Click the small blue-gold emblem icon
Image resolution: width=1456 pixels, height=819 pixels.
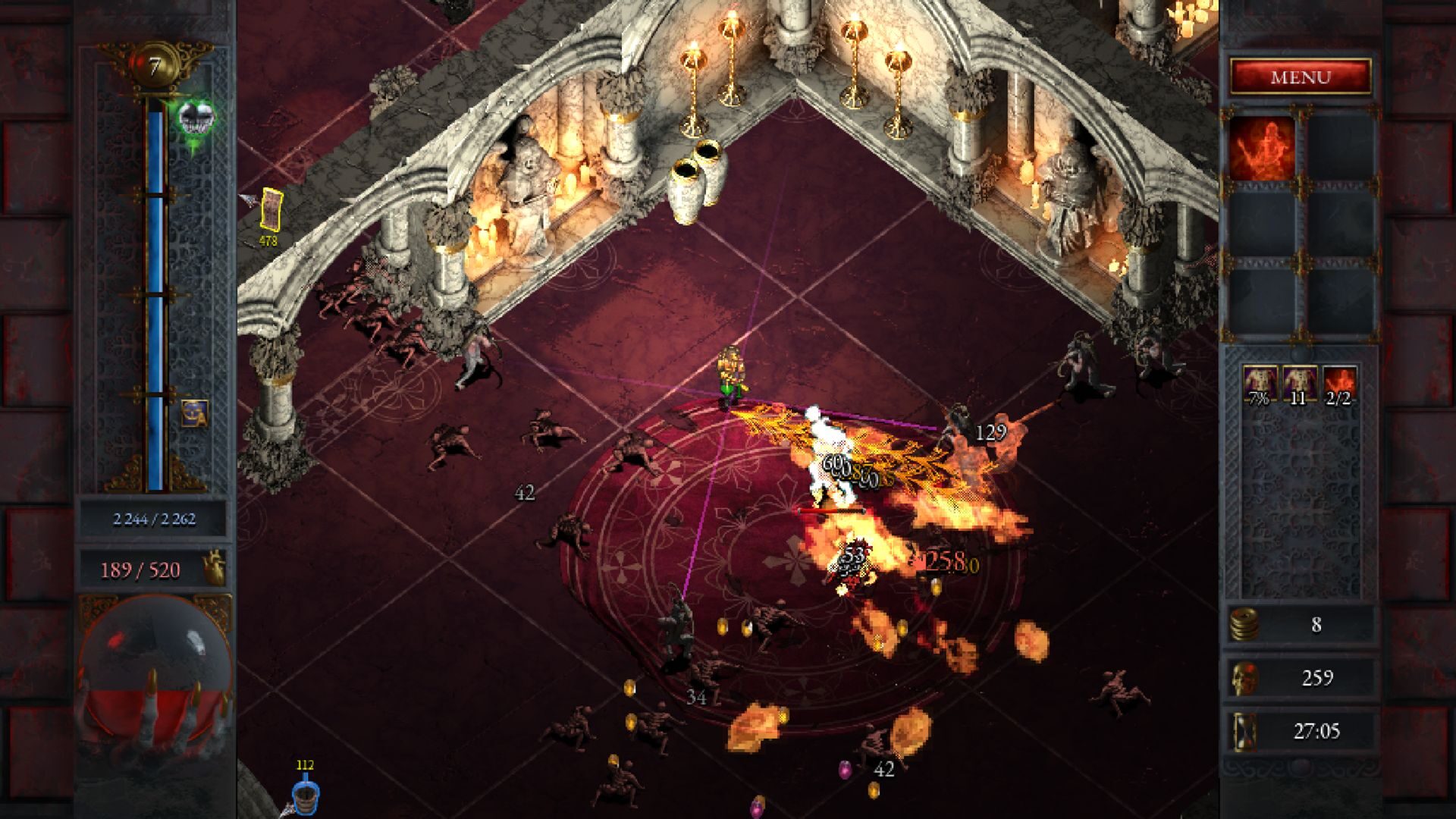click(x=194, y=413)
